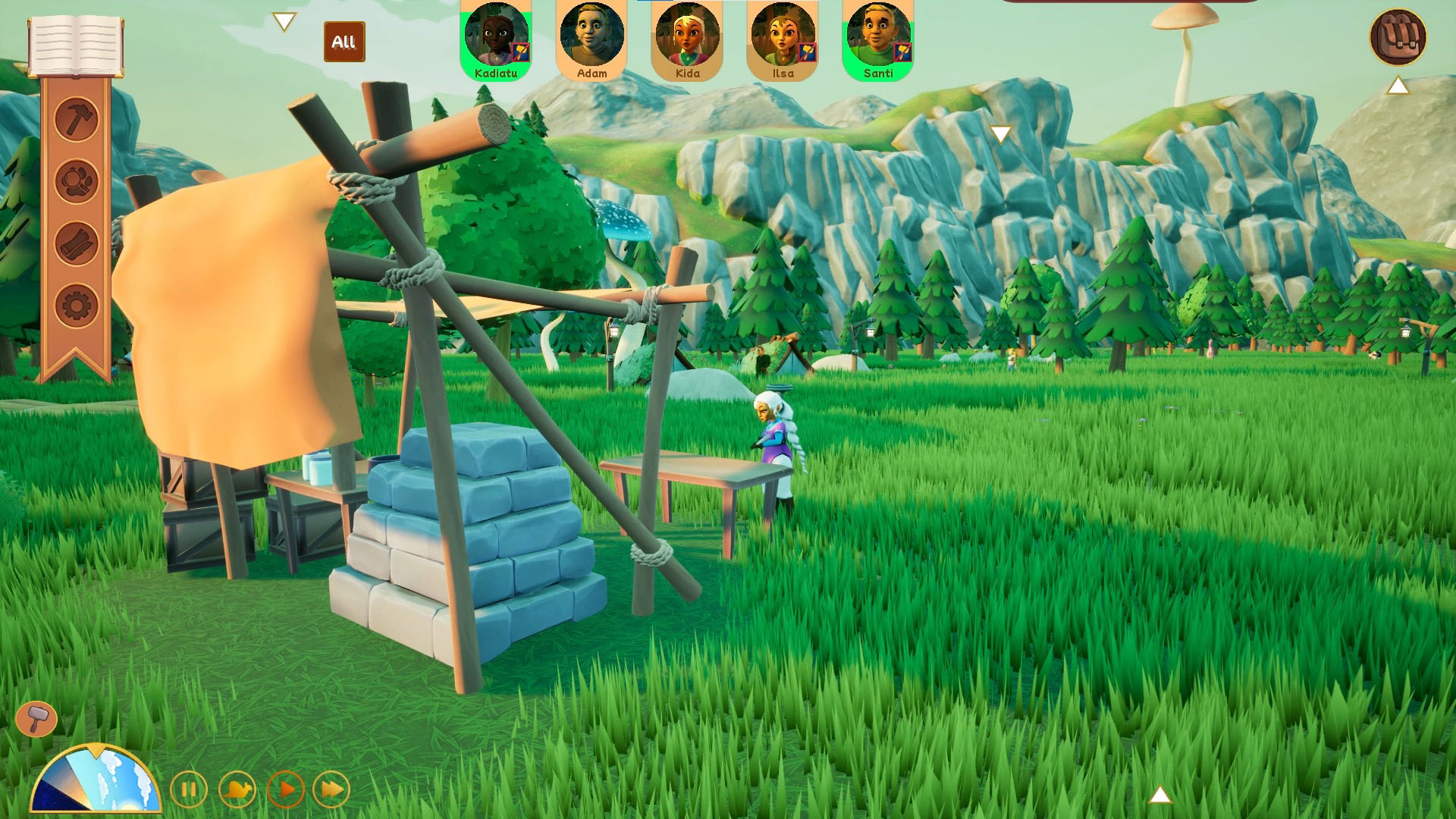Click the magnifying glass and paw icon
1456x819 pixels.
[77, 181]
